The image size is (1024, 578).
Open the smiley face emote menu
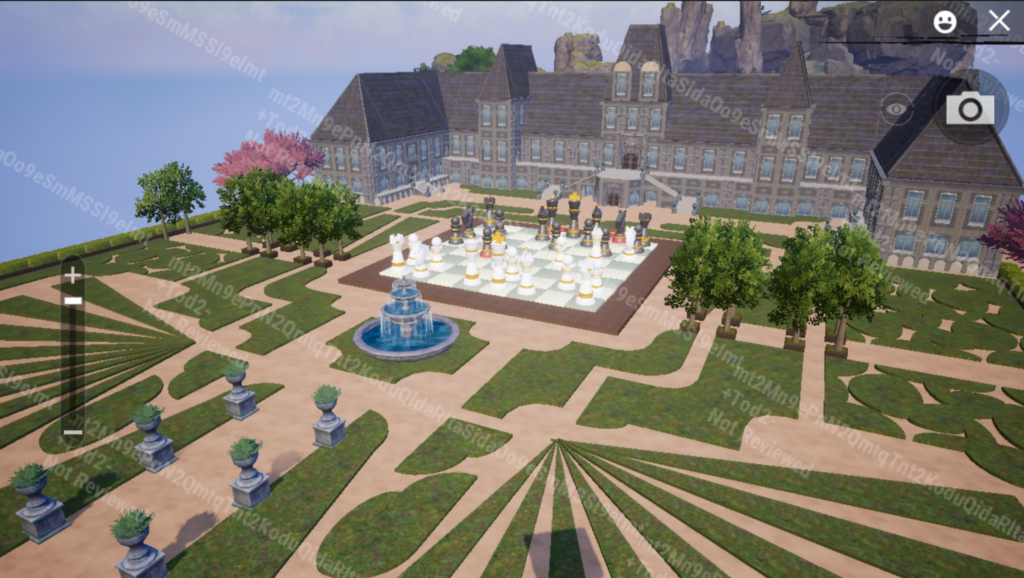tap(944, 21)
